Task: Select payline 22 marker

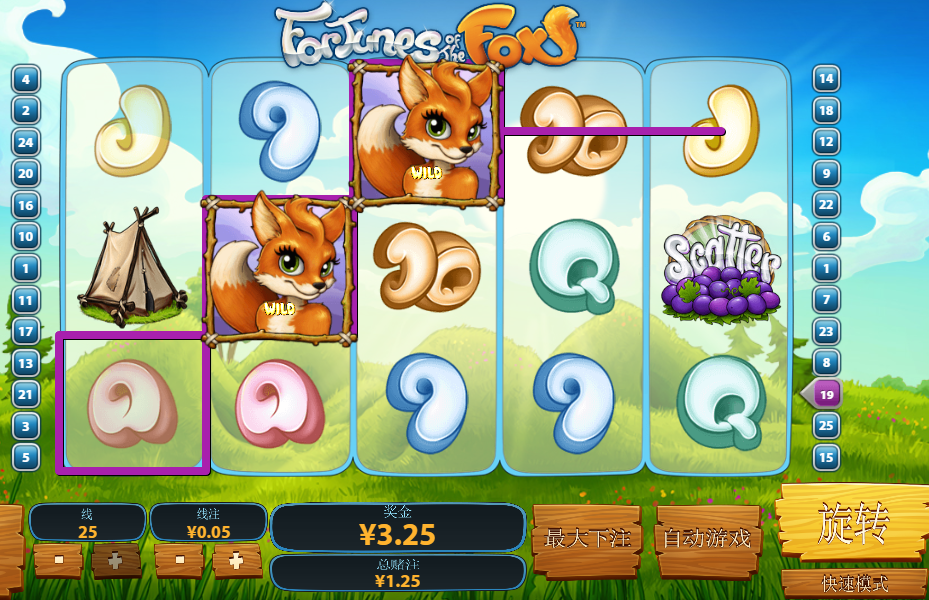Action: point(826,205)
